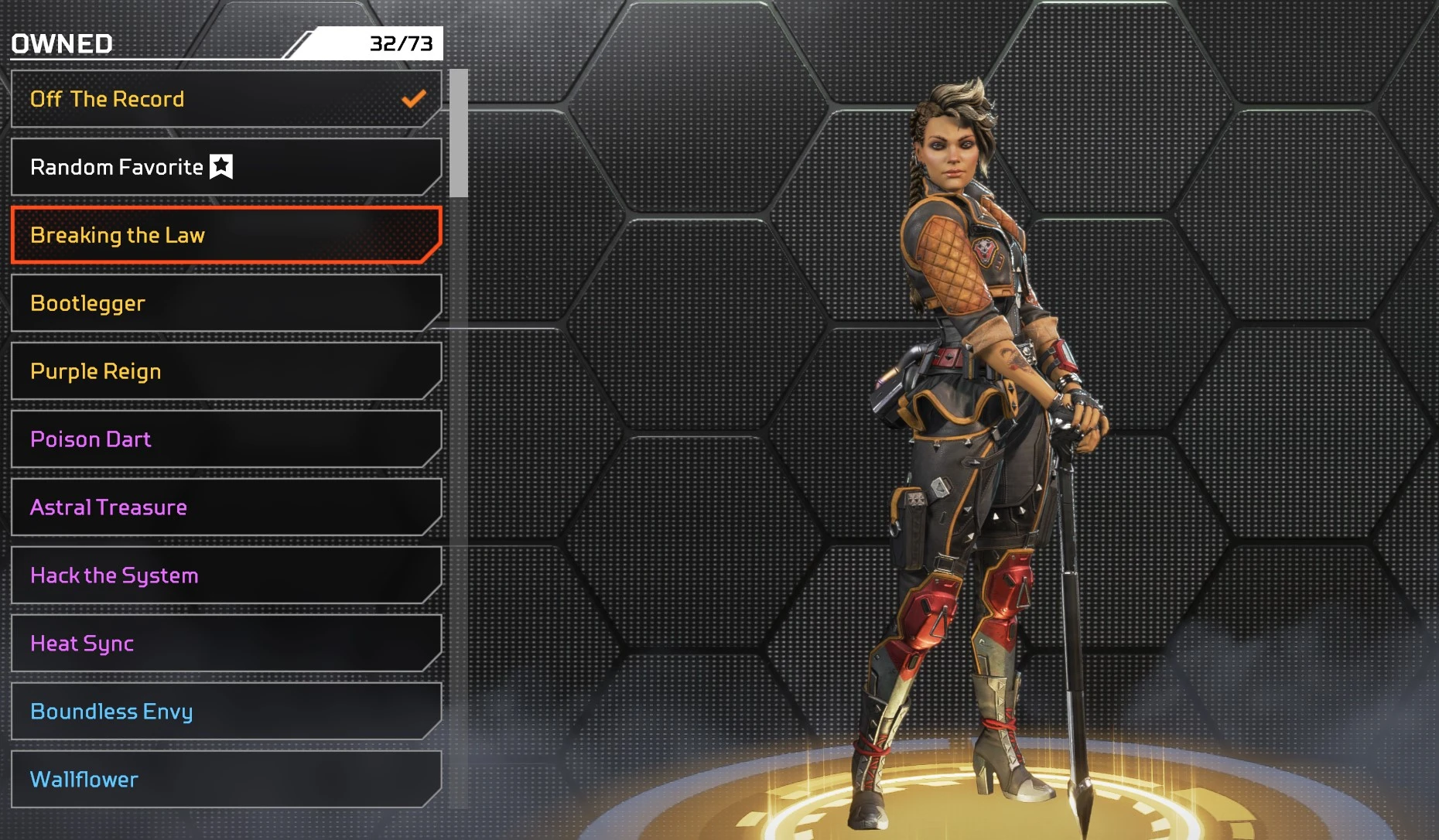1439x840 pixels.
Task: Pick the Astral Treasure skin
Action: click(x=226, y=507)
